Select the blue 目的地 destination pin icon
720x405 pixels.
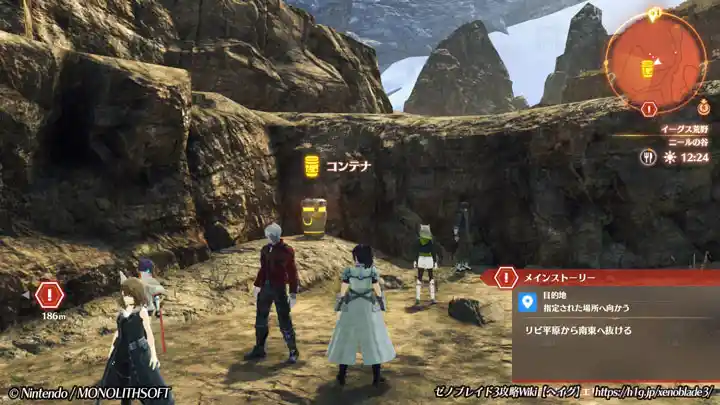point(528,301)
